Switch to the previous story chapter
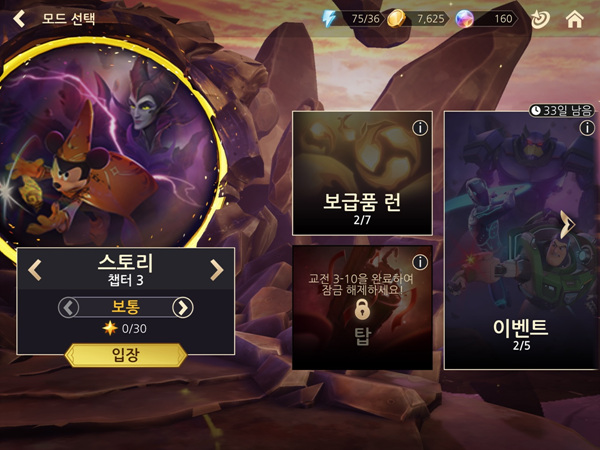600x450 pixels. (35, 269)
